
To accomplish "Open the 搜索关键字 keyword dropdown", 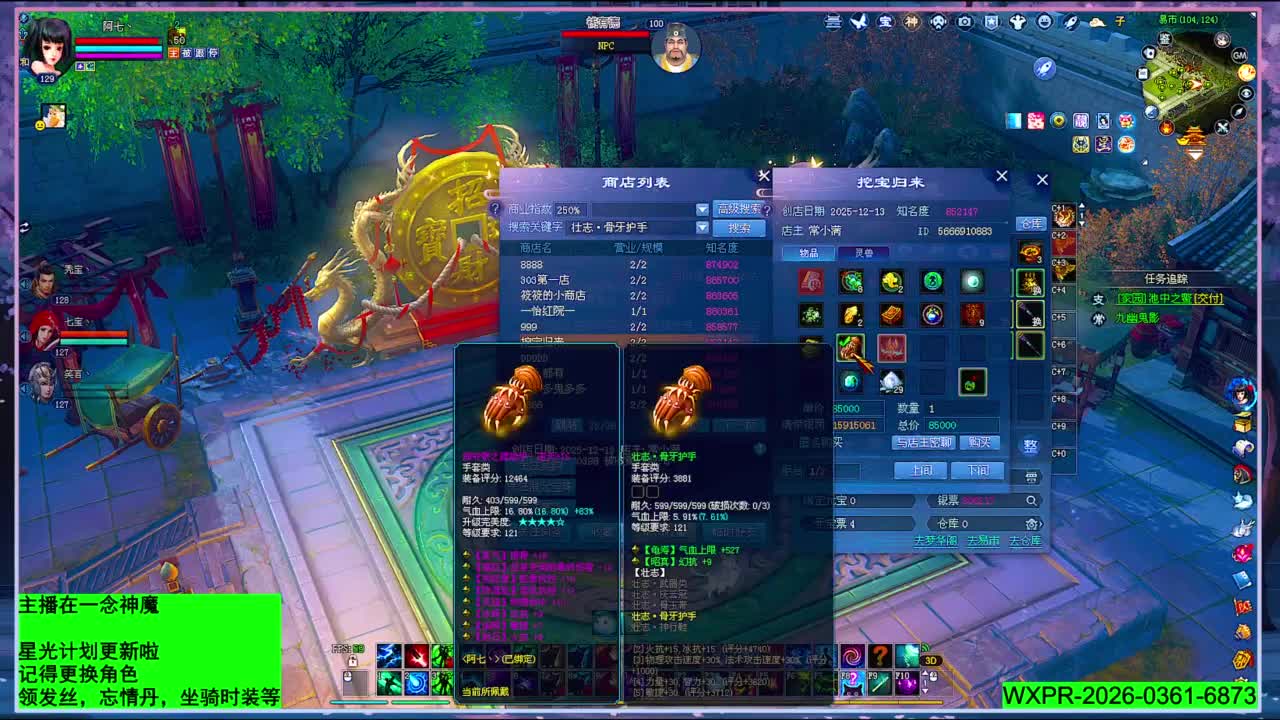I will [702, 228].
